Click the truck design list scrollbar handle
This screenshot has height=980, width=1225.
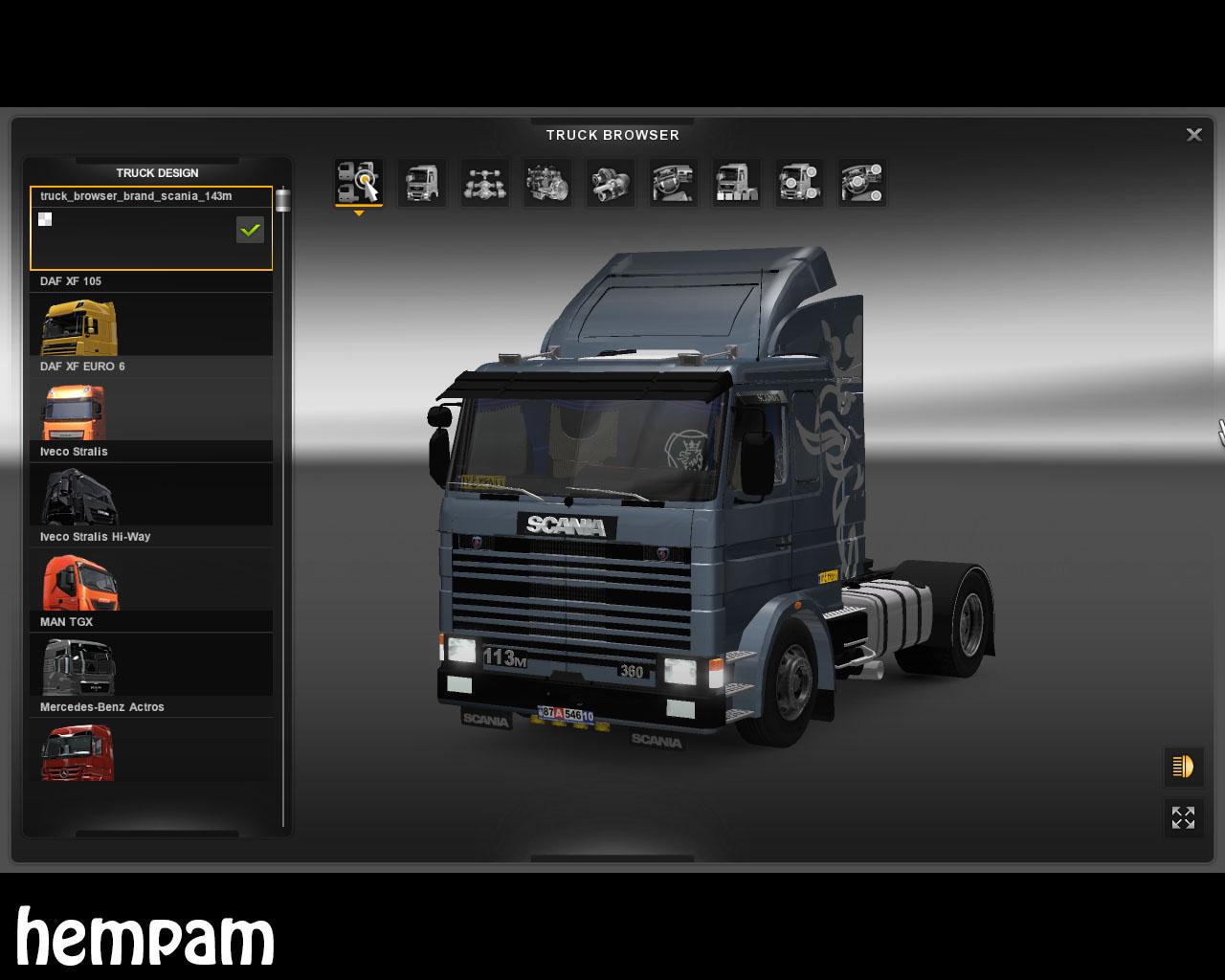pyautogui.click(x=282, y=200)
